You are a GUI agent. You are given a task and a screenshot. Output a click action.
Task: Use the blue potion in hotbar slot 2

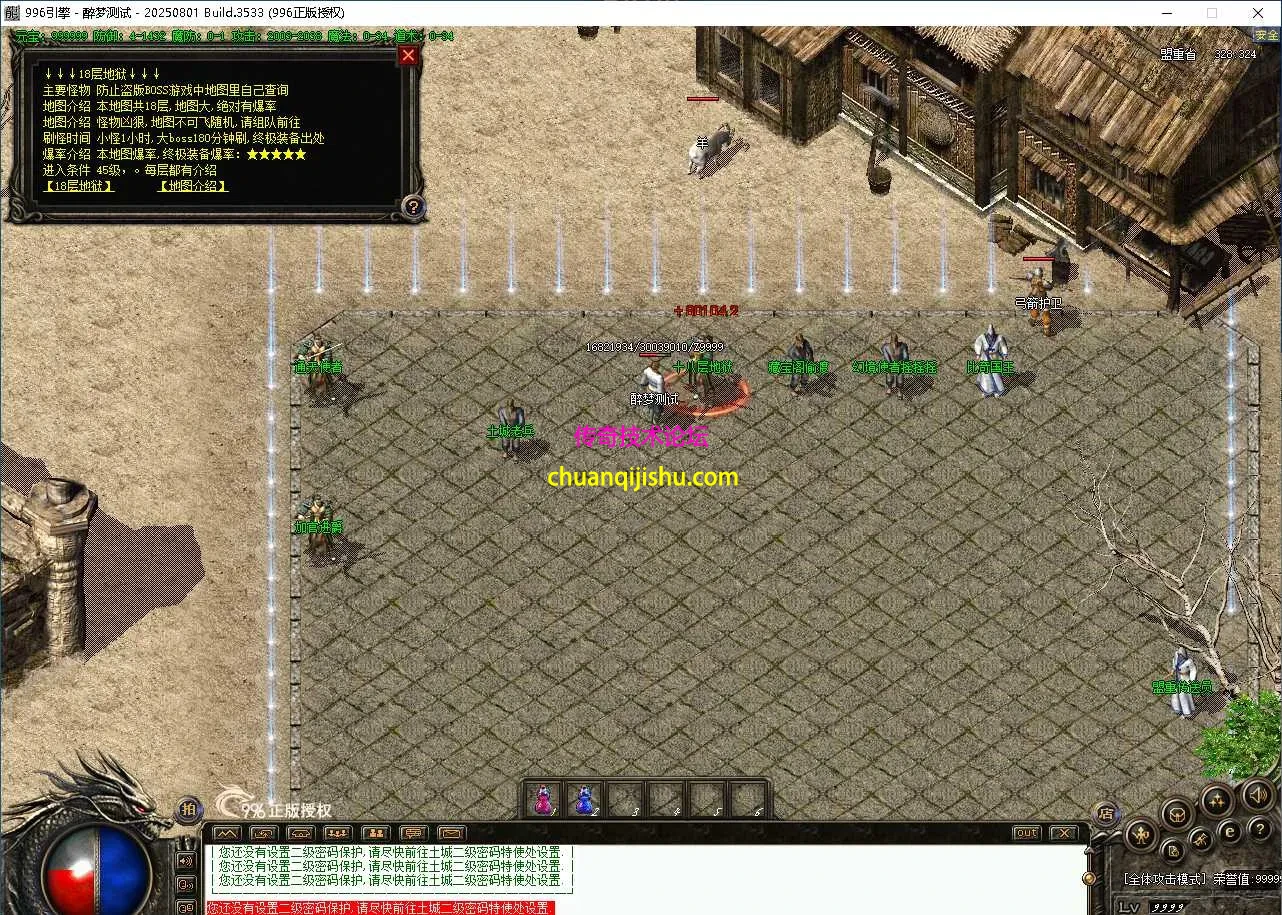click(583, 799)
